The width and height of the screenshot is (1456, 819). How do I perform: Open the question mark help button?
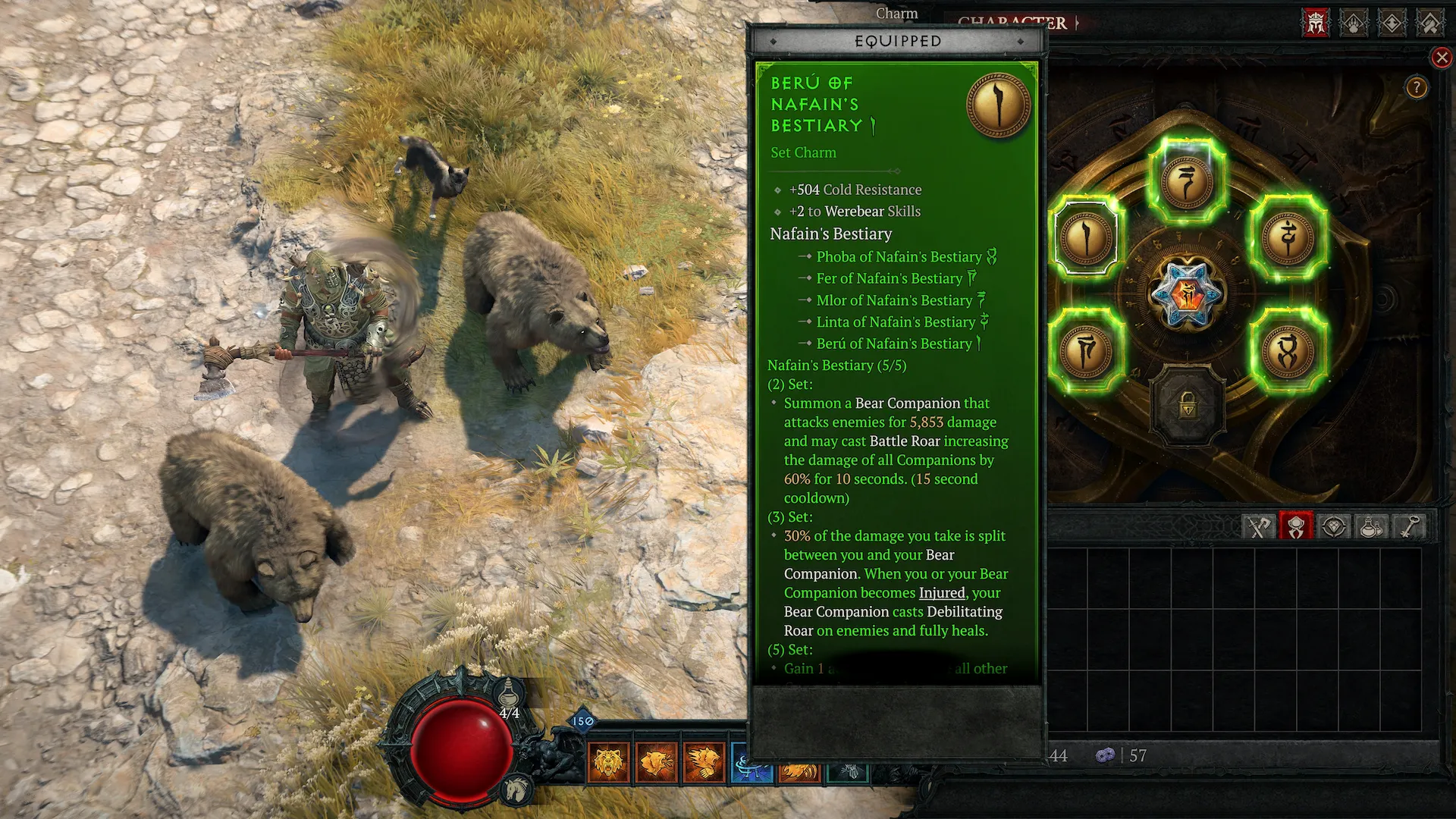[1416, 88]
